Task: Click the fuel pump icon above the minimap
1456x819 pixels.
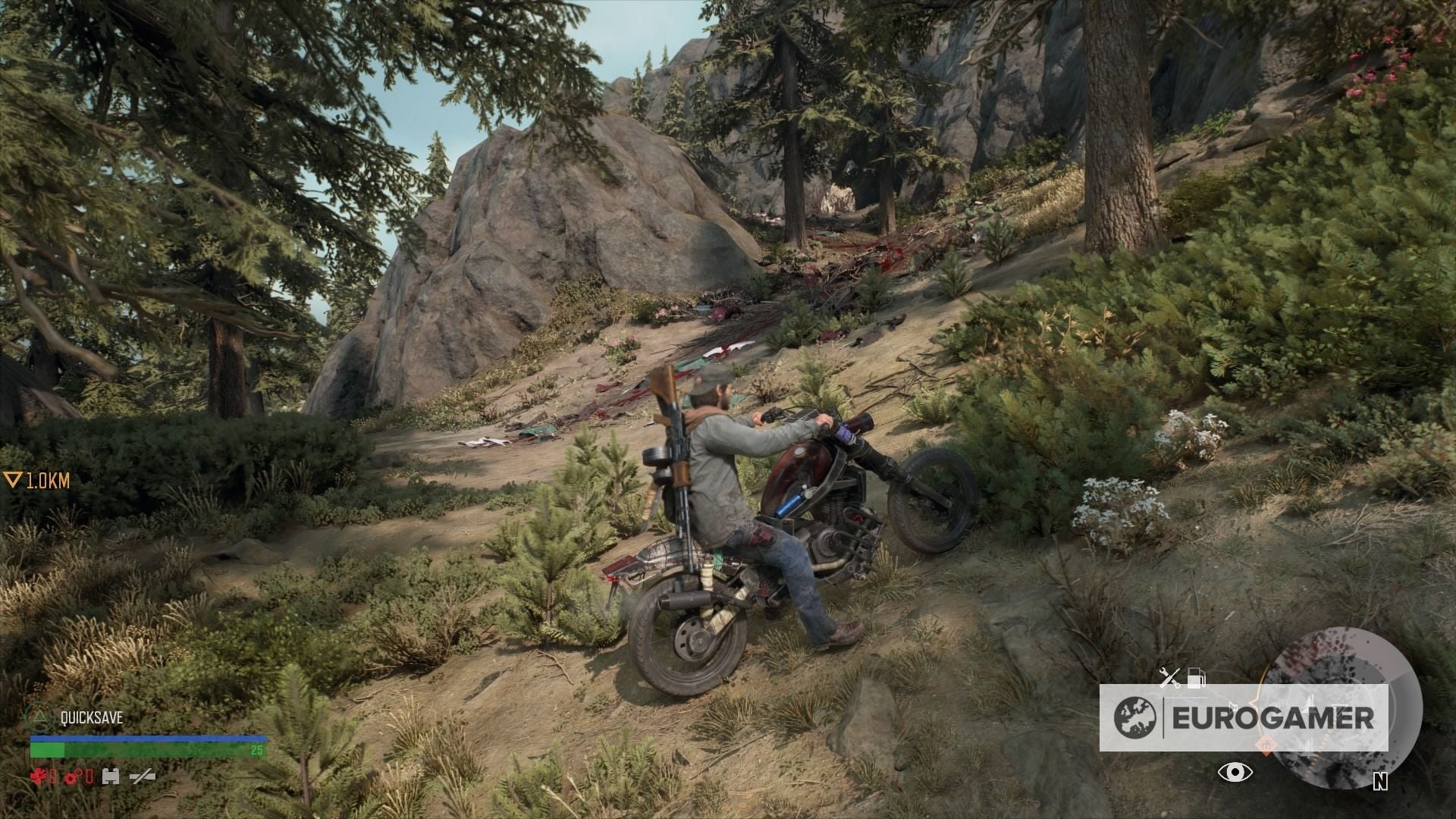Action: click(1197, 677)
